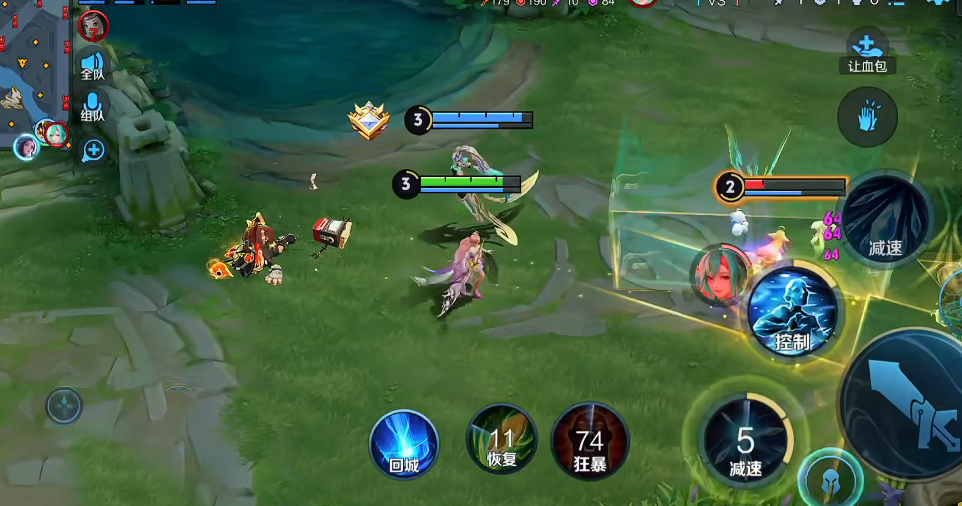Tap the dead teammate portrait showing 7
The height and width of the screenshot is (506, 962).
coord(93,24)
